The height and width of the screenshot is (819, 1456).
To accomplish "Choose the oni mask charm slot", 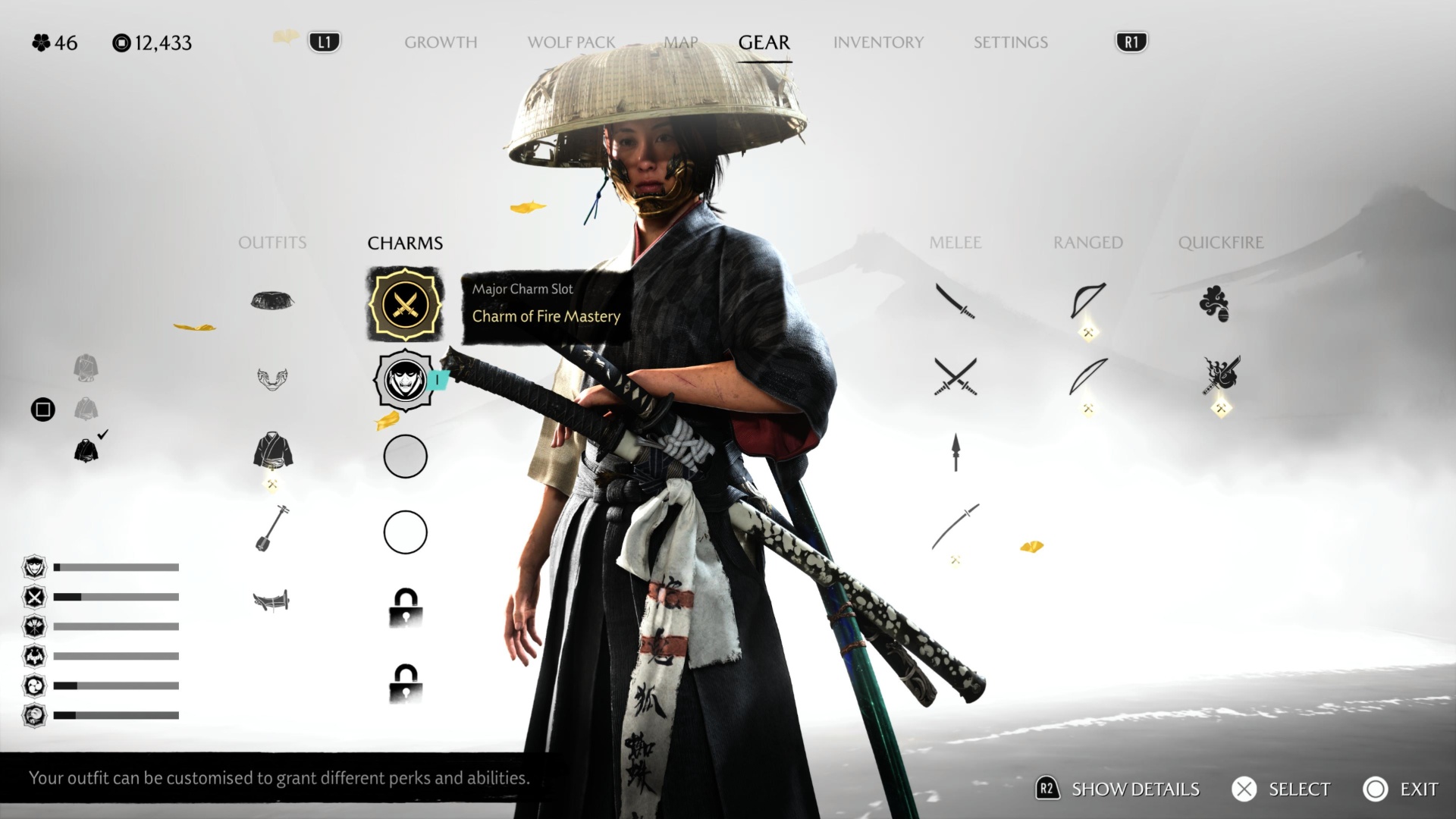I will pyautogui.click(x=405, y=380).
